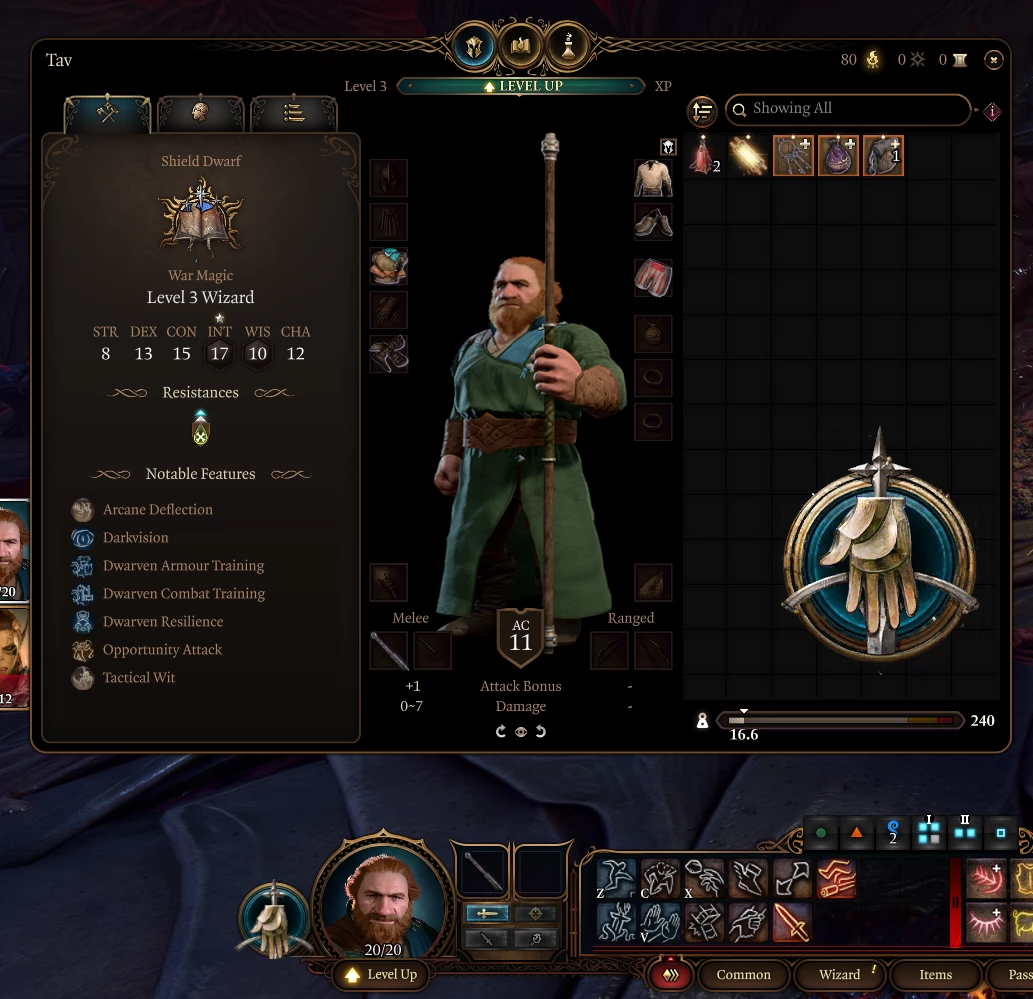Open the alchemy flask tab
This screenshot has width=1033, height=999.
[x=568, y=47]
